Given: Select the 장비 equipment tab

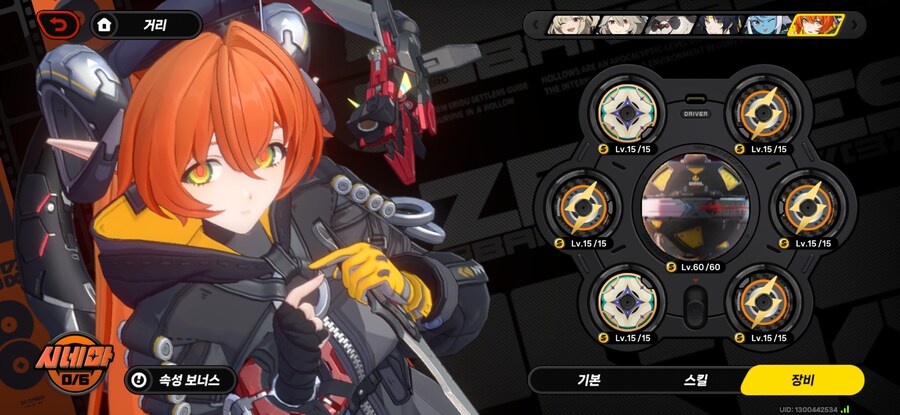Looking at the screenshot, I should [x=802, y=380].
